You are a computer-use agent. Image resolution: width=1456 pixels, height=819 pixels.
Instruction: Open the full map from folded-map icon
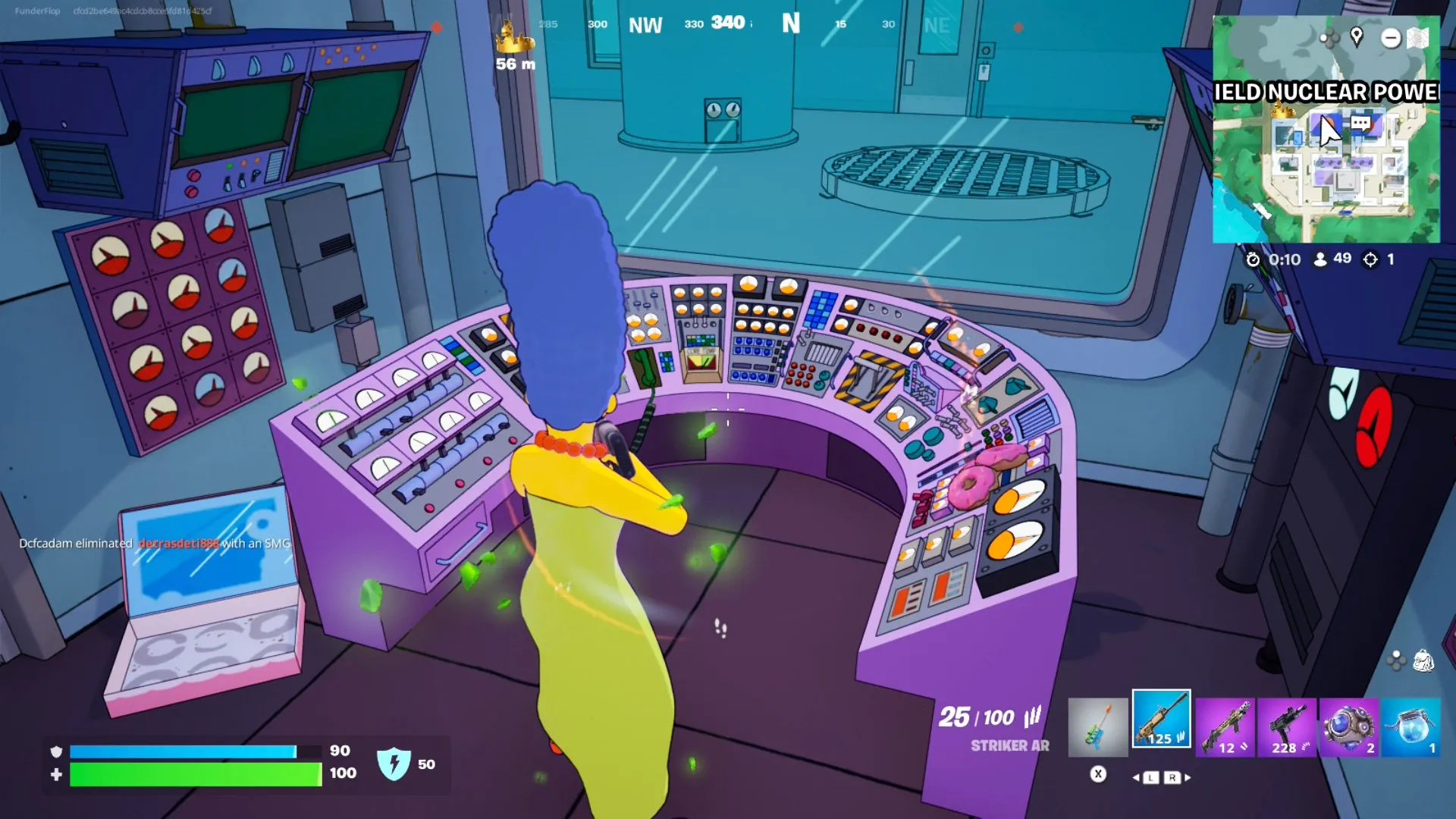(x=1417, y=38)
